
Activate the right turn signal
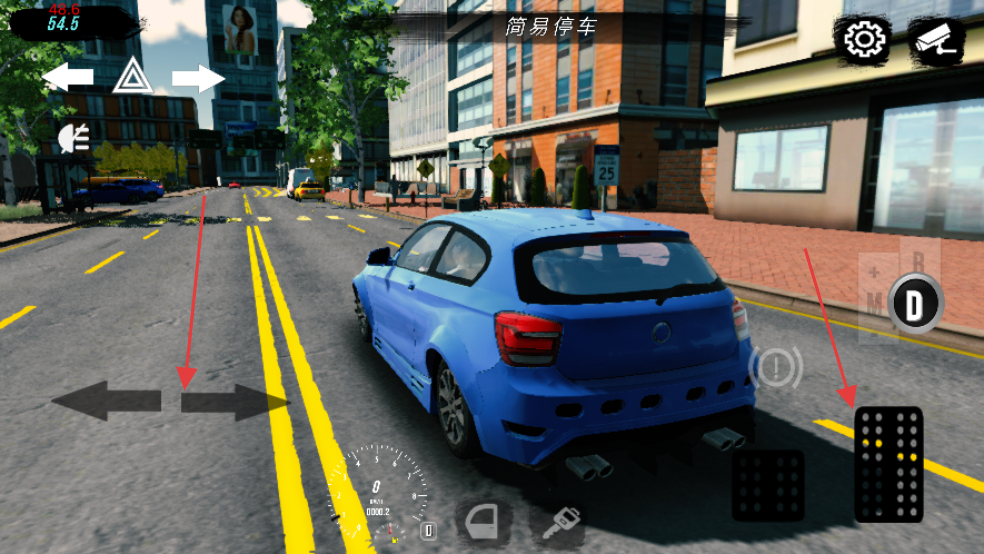pyautogui.click(x=198, y=77)
